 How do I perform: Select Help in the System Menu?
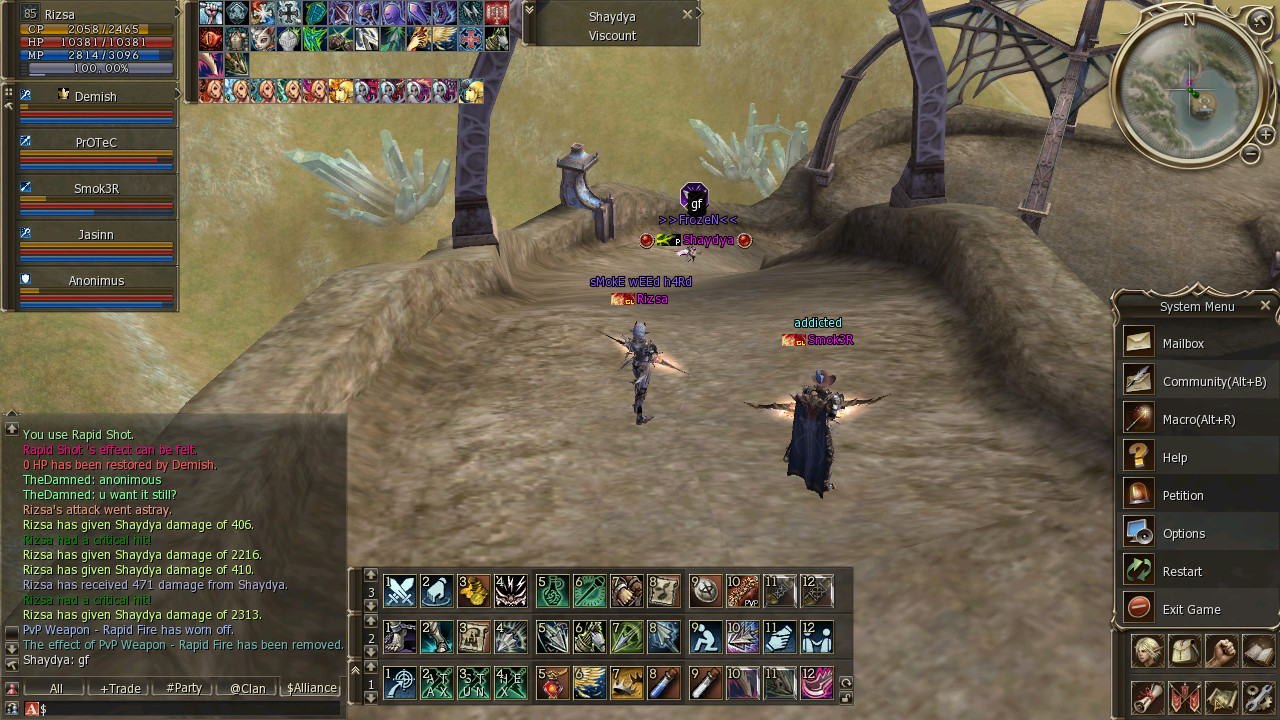[1175, 457]
